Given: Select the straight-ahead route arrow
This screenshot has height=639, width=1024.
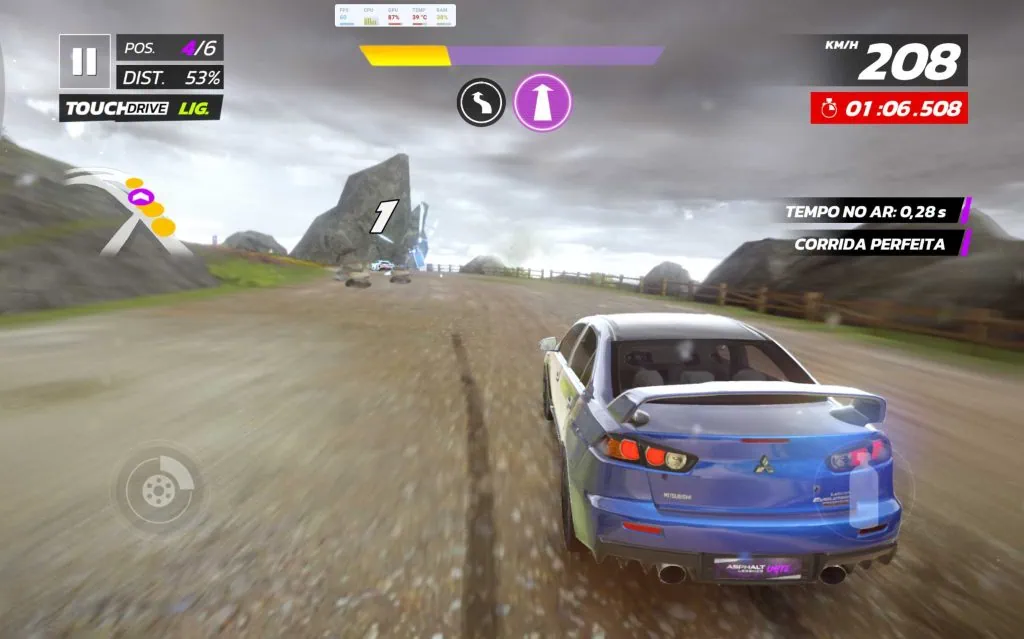Looking at the screenshot, I should [542, 103].
